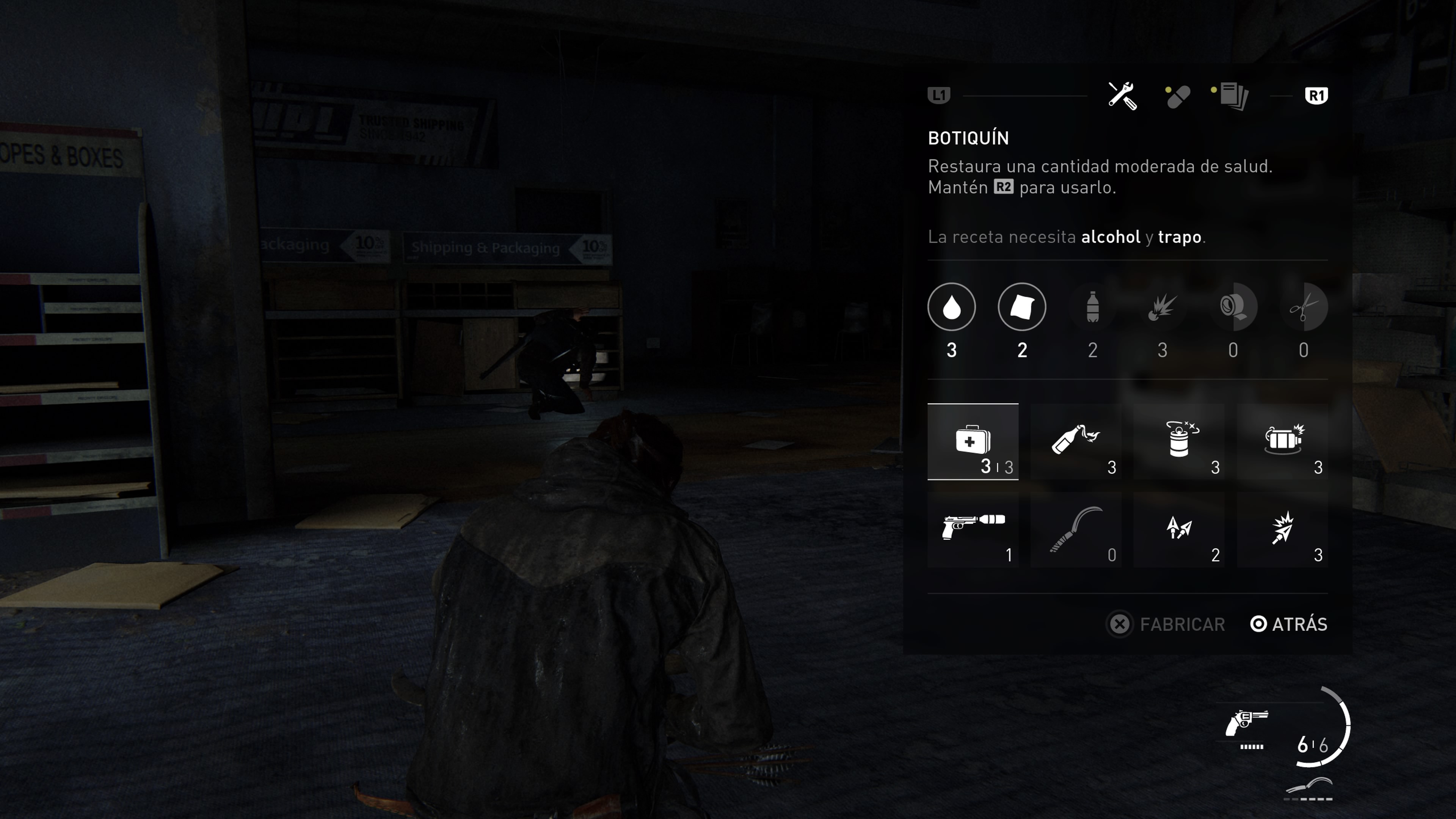The image size is (1456, 819).
Task: Click the FABRICAR craft button
Action: [x=1166, y=624]
